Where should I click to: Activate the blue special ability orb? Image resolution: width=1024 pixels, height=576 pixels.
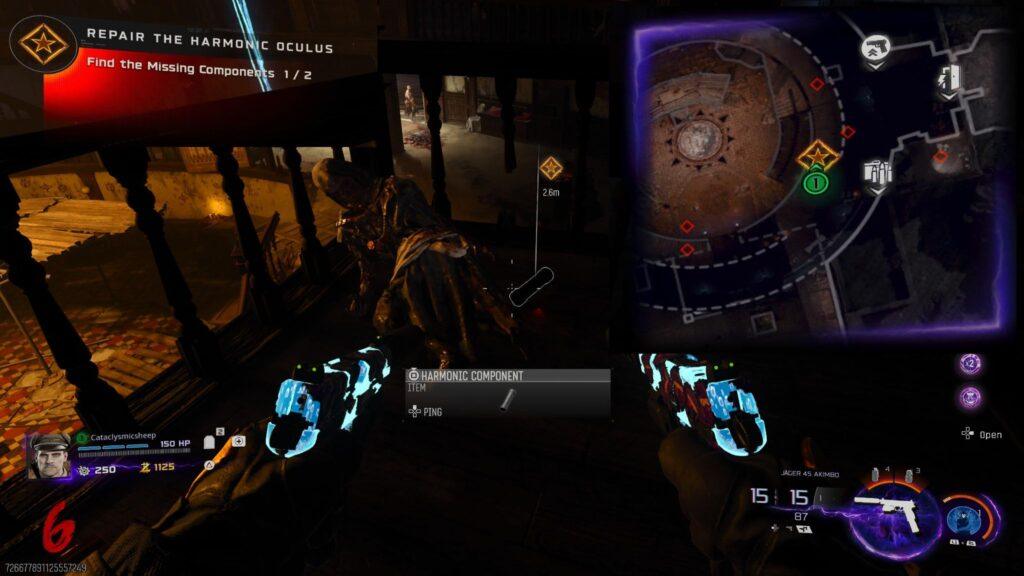pyautogui.click(x=964, y=519)
